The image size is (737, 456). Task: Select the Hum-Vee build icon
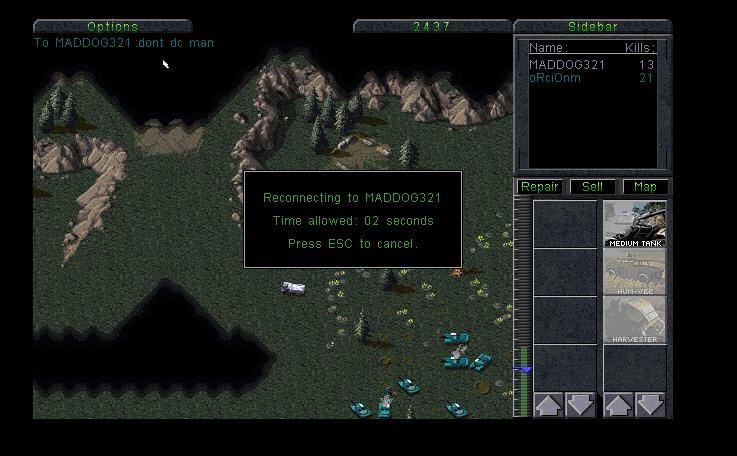(634, 272)
